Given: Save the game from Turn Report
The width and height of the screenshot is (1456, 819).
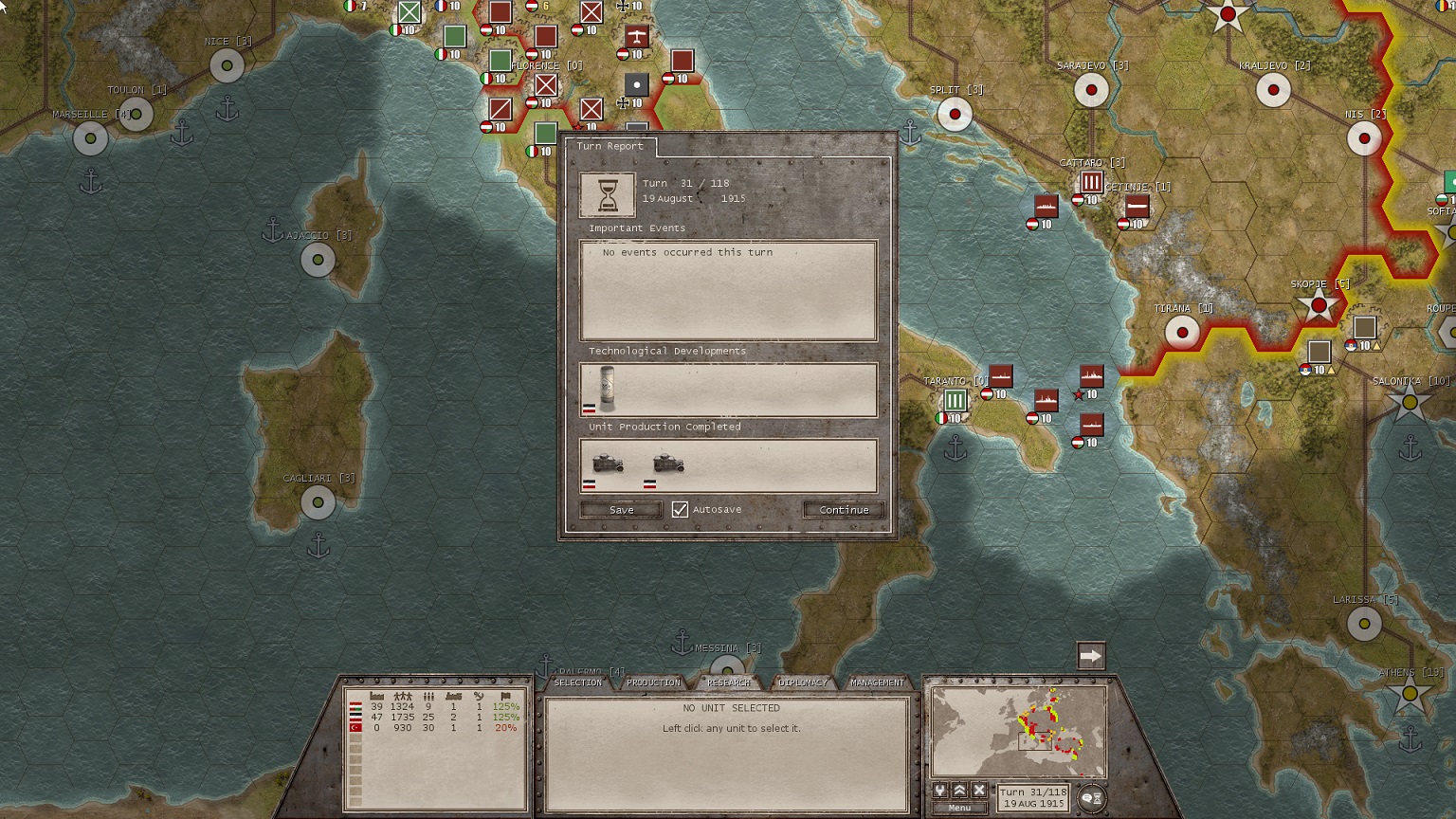Looking at the screenshot, I should (x=621, y=510).
